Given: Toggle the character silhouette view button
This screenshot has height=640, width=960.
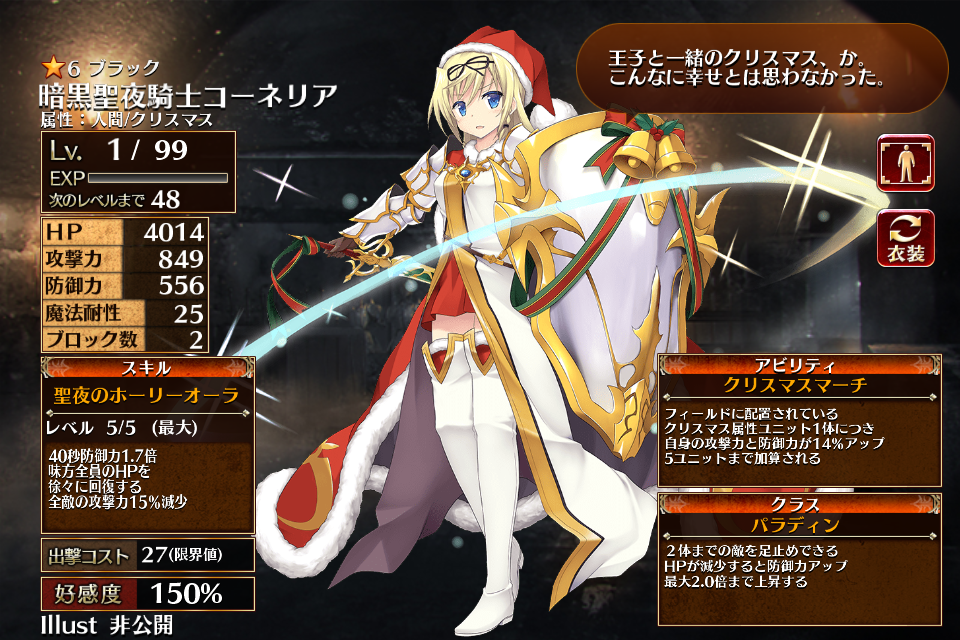Looking at the screenshot, I should (906, 163).
